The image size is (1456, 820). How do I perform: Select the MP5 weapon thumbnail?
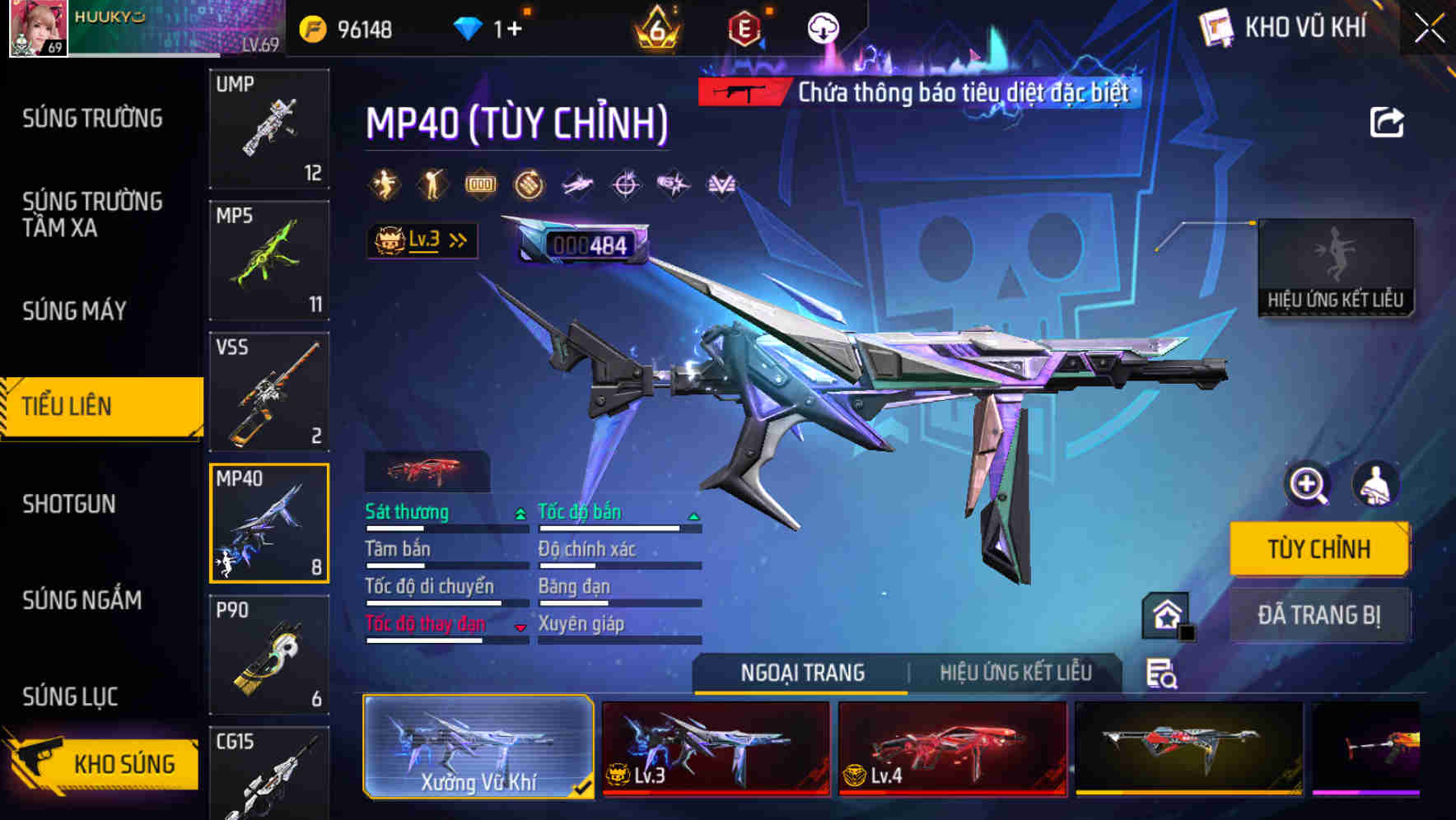(270, 259)
